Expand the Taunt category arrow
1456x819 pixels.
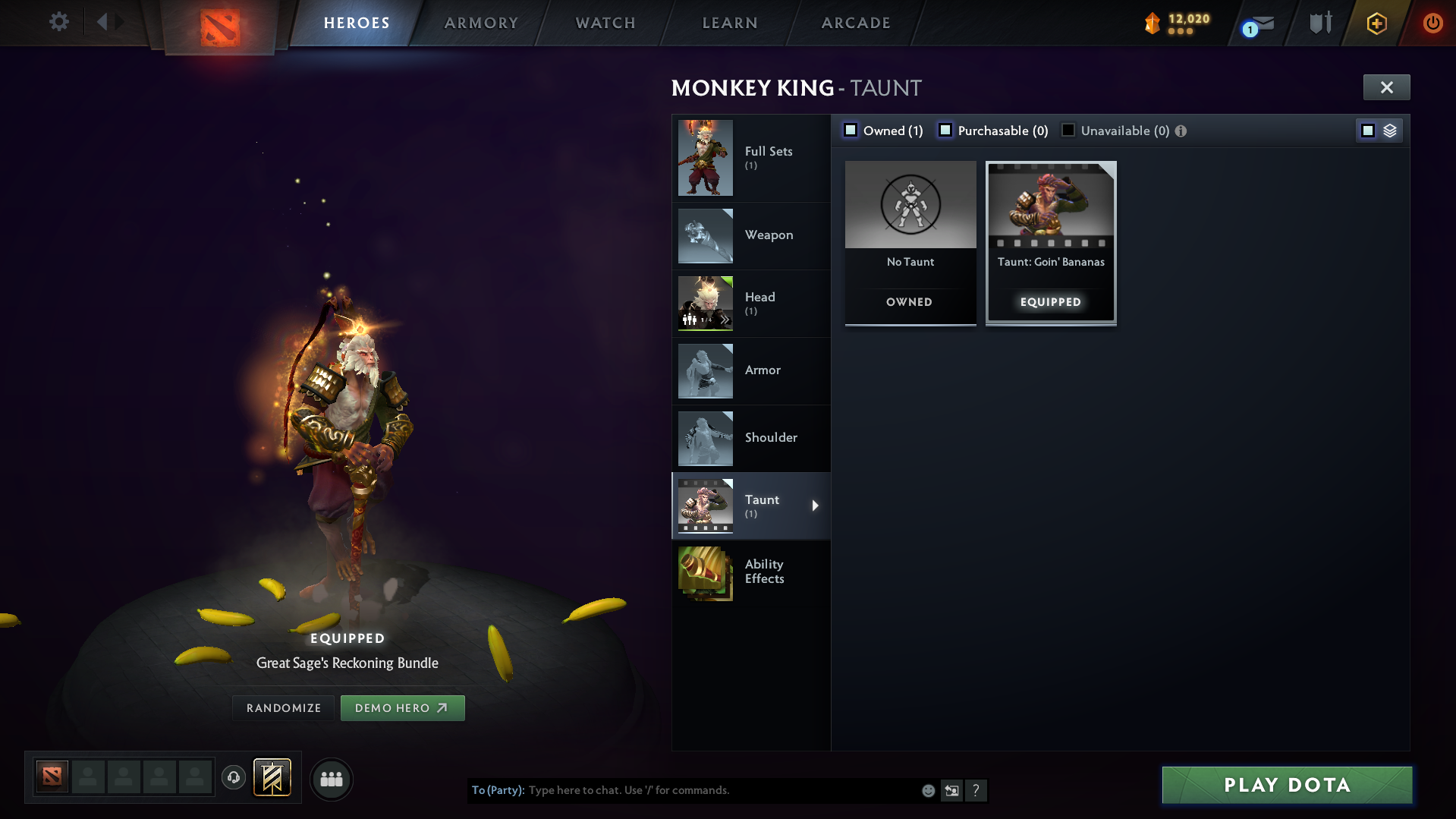pyautogui.click(x=816, y=506)
